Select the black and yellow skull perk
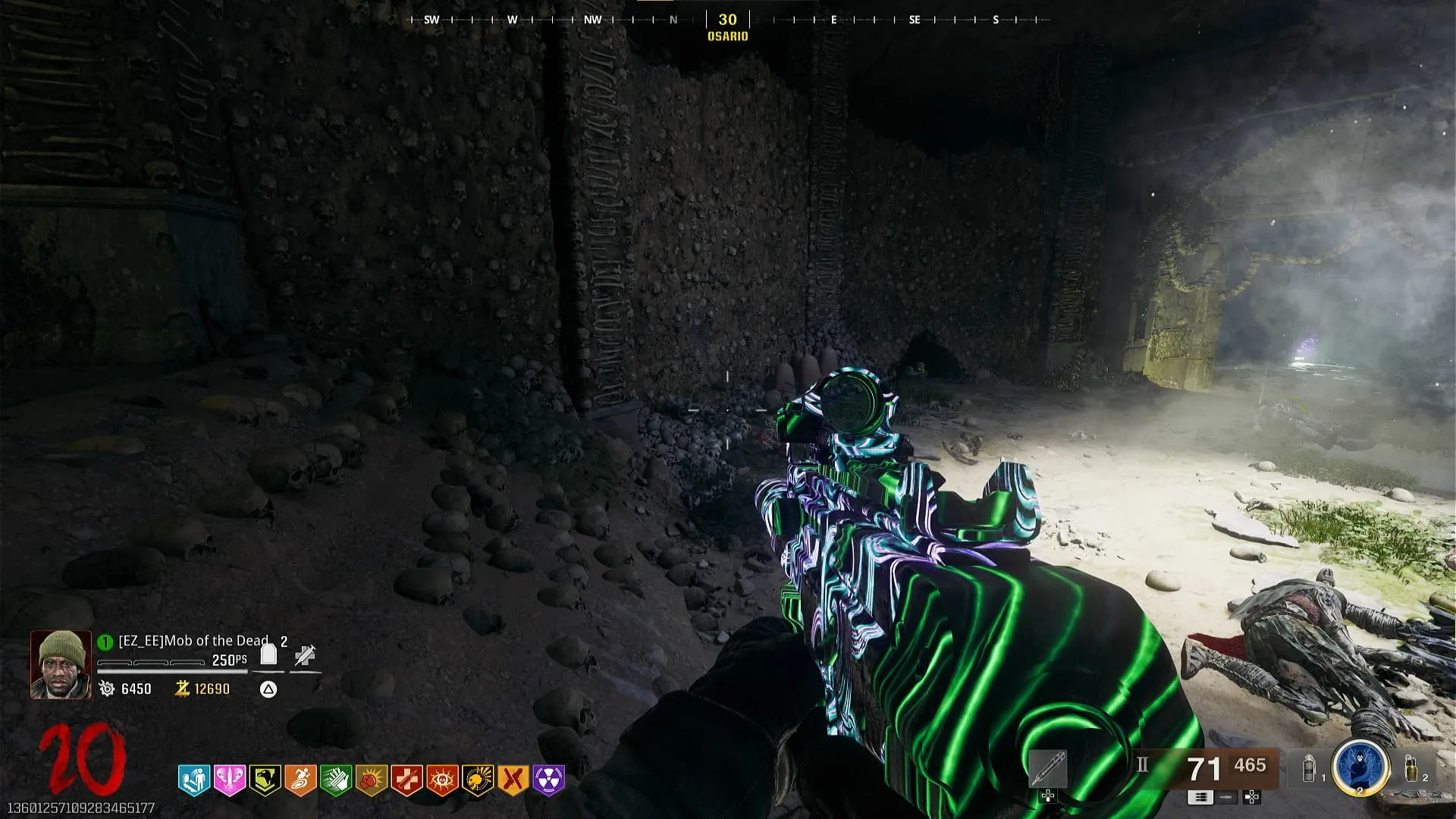This screenshot has height=819, width=1456. coord(478,780)
